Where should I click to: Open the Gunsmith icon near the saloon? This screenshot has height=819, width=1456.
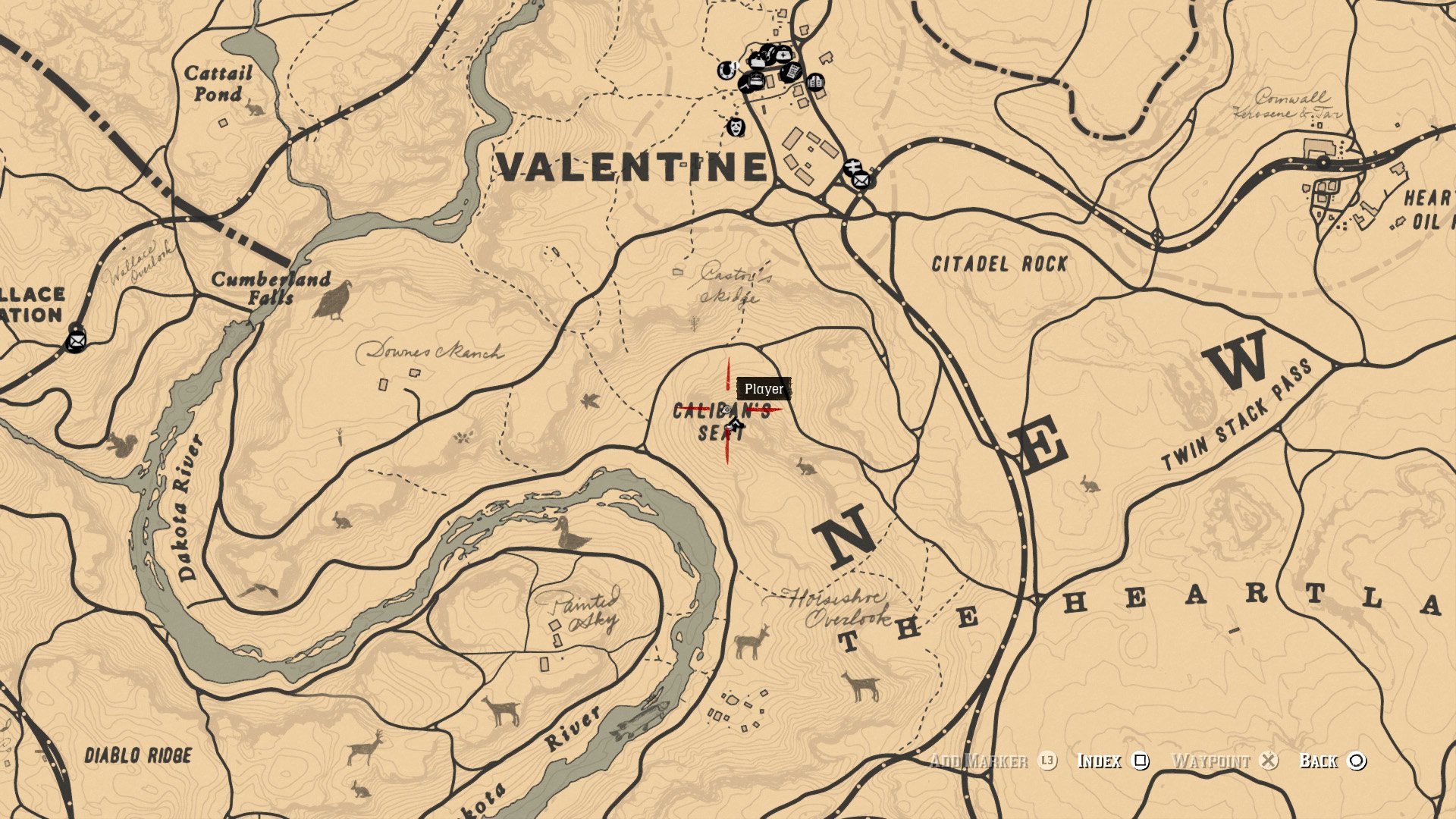pos(768,53)
